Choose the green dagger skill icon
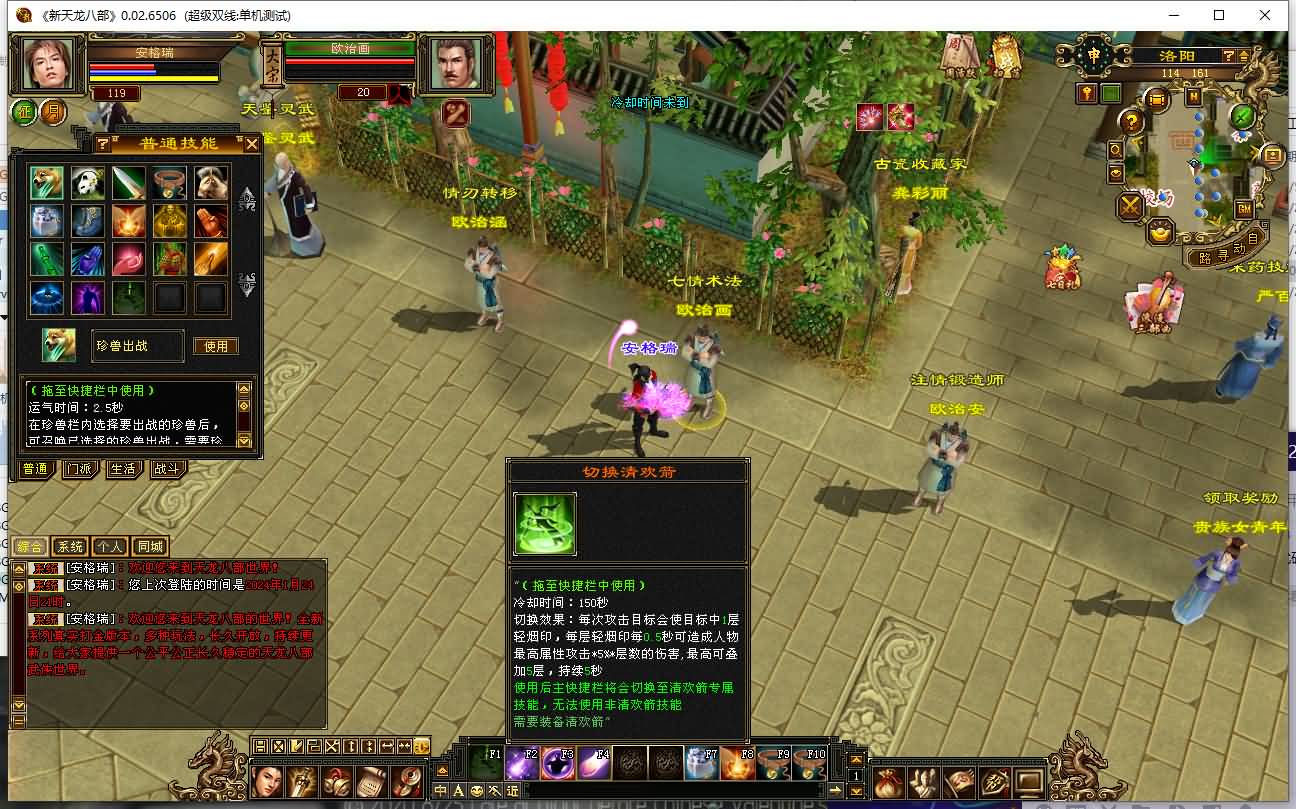The height and width of the screenshot is (809, 1296). (x=129, y=182)
